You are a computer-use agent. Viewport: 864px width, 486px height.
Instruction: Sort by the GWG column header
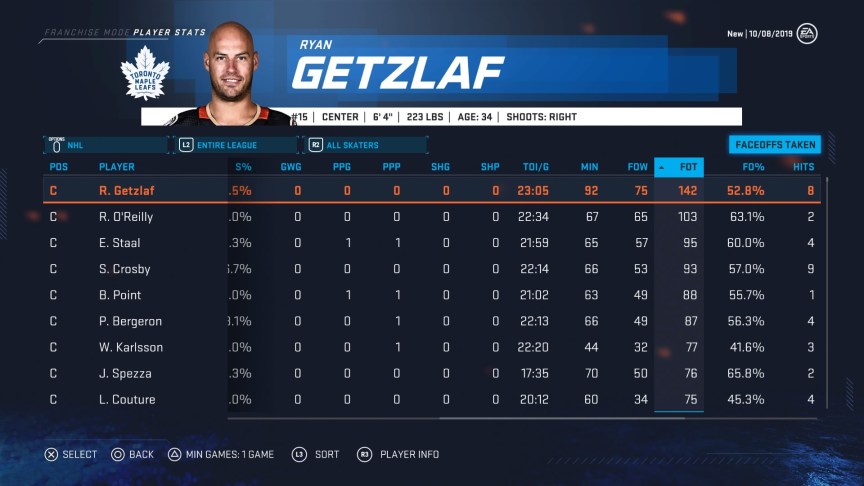point(291,166)
